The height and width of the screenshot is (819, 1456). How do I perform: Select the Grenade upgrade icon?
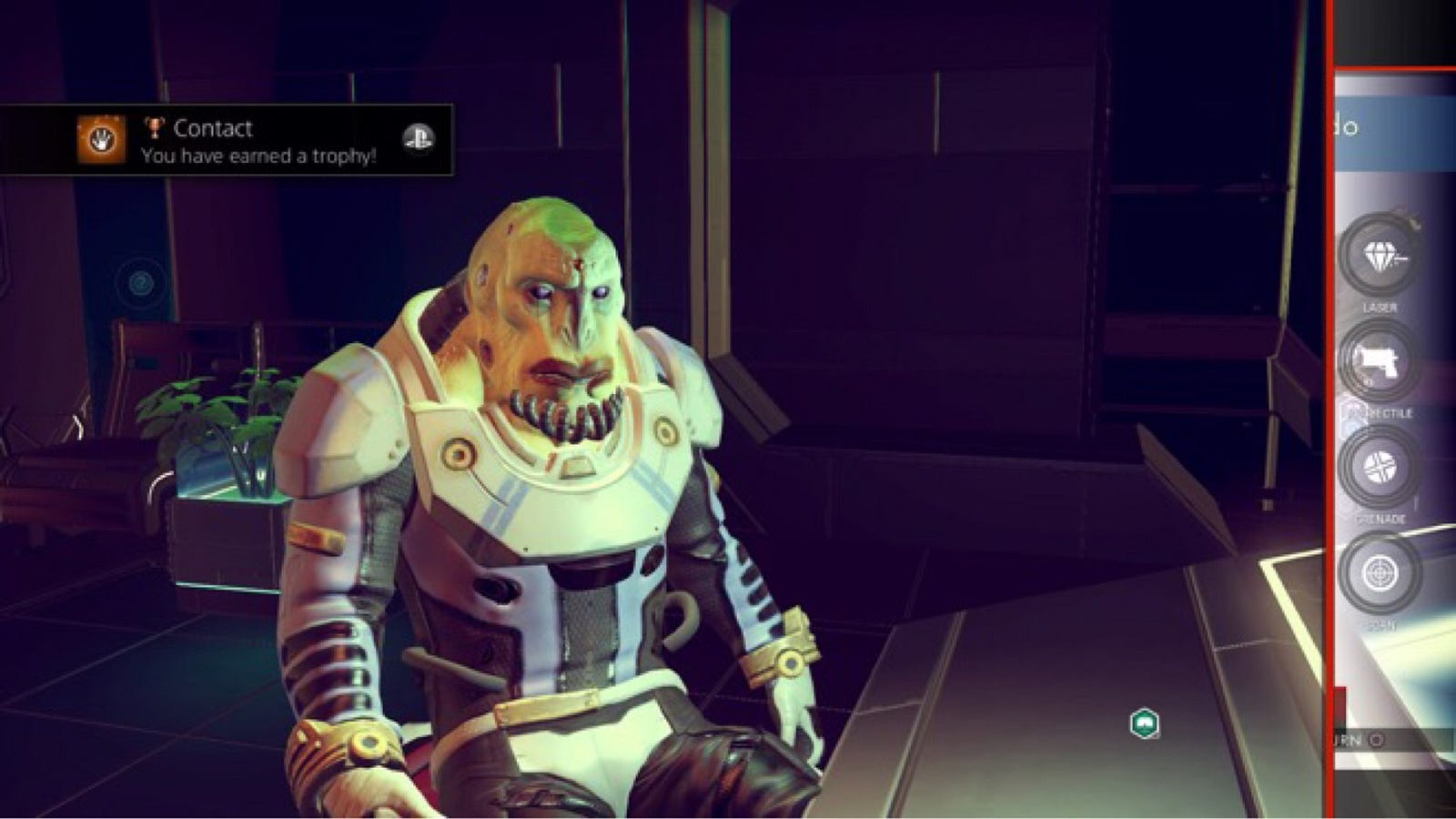pos(1381,468)
